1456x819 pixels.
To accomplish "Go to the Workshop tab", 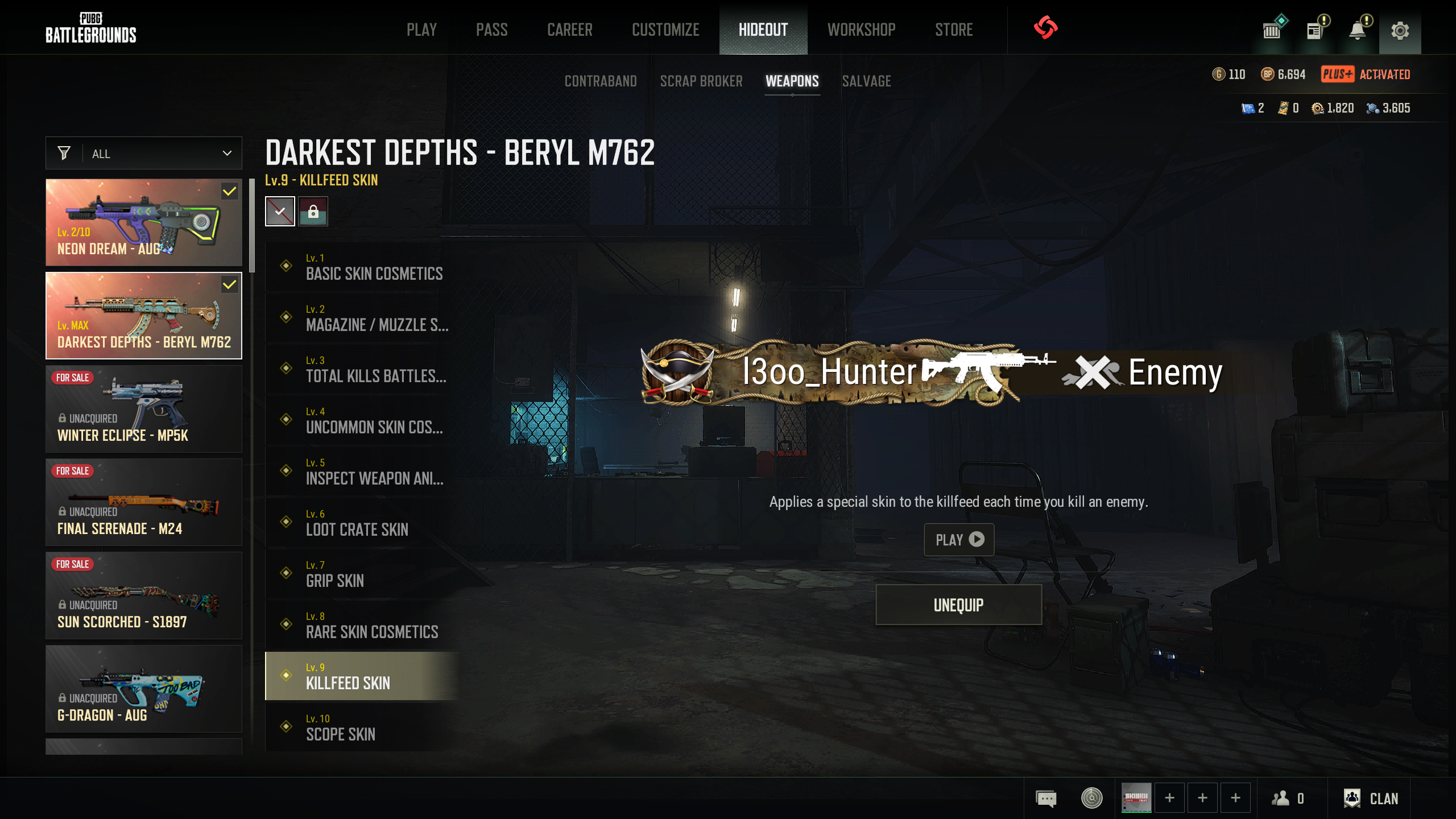I will [x=861, y=30].
